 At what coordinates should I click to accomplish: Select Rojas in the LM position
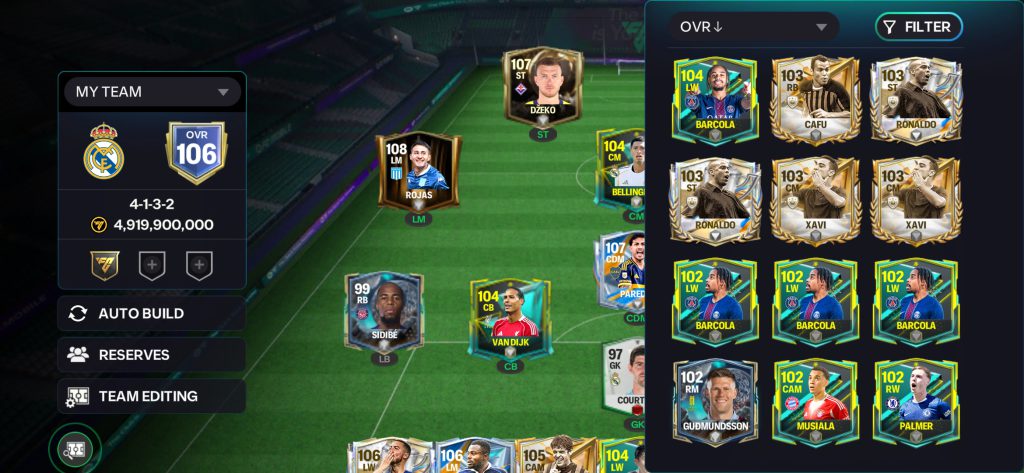click(x=418, y=171)
